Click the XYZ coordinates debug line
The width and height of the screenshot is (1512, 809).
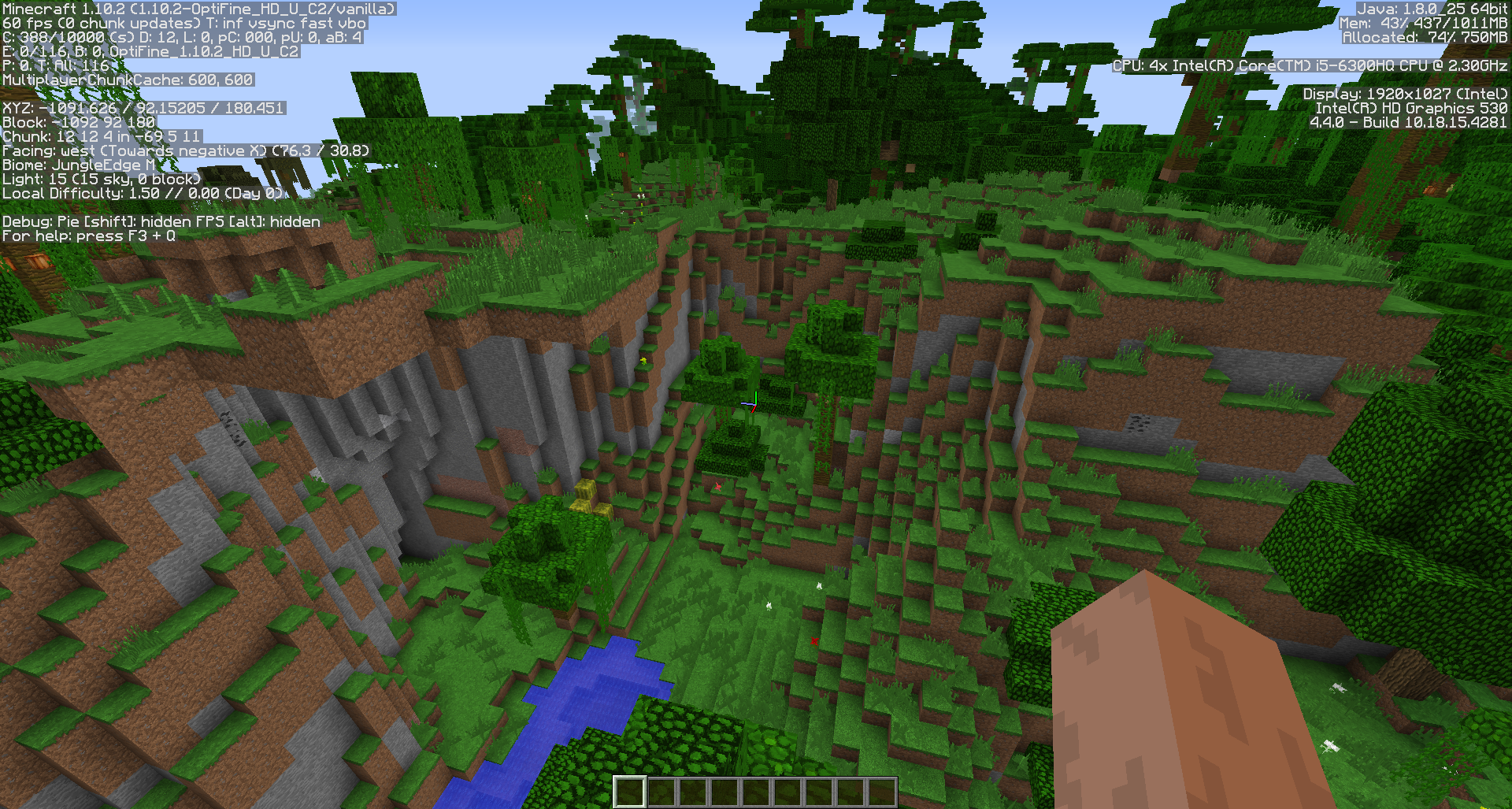click(142, 108)
